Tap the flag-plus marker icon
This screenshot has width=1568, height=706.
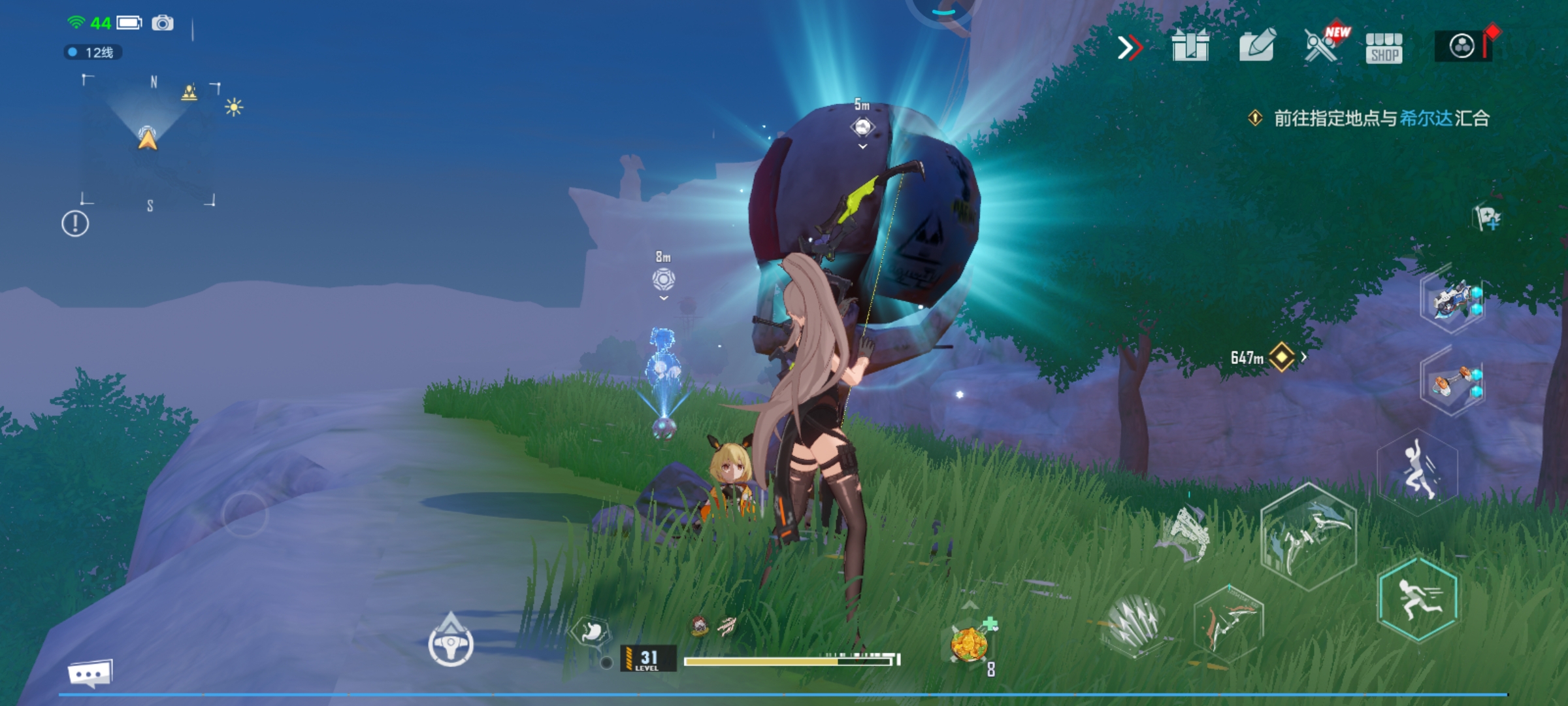[x=1488, y=218]
